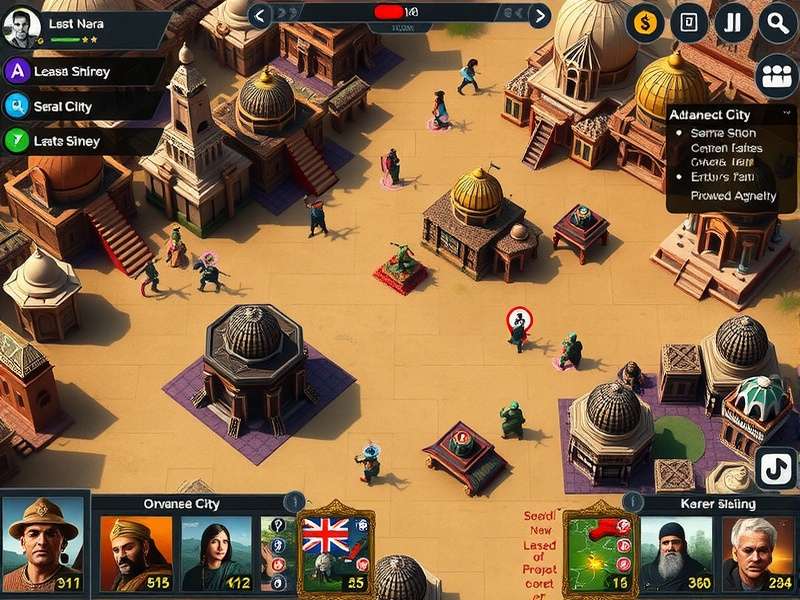This screenshot has height=600, width=800.
Task: Go to previous with the left arrow
Action: click(259, 15)
